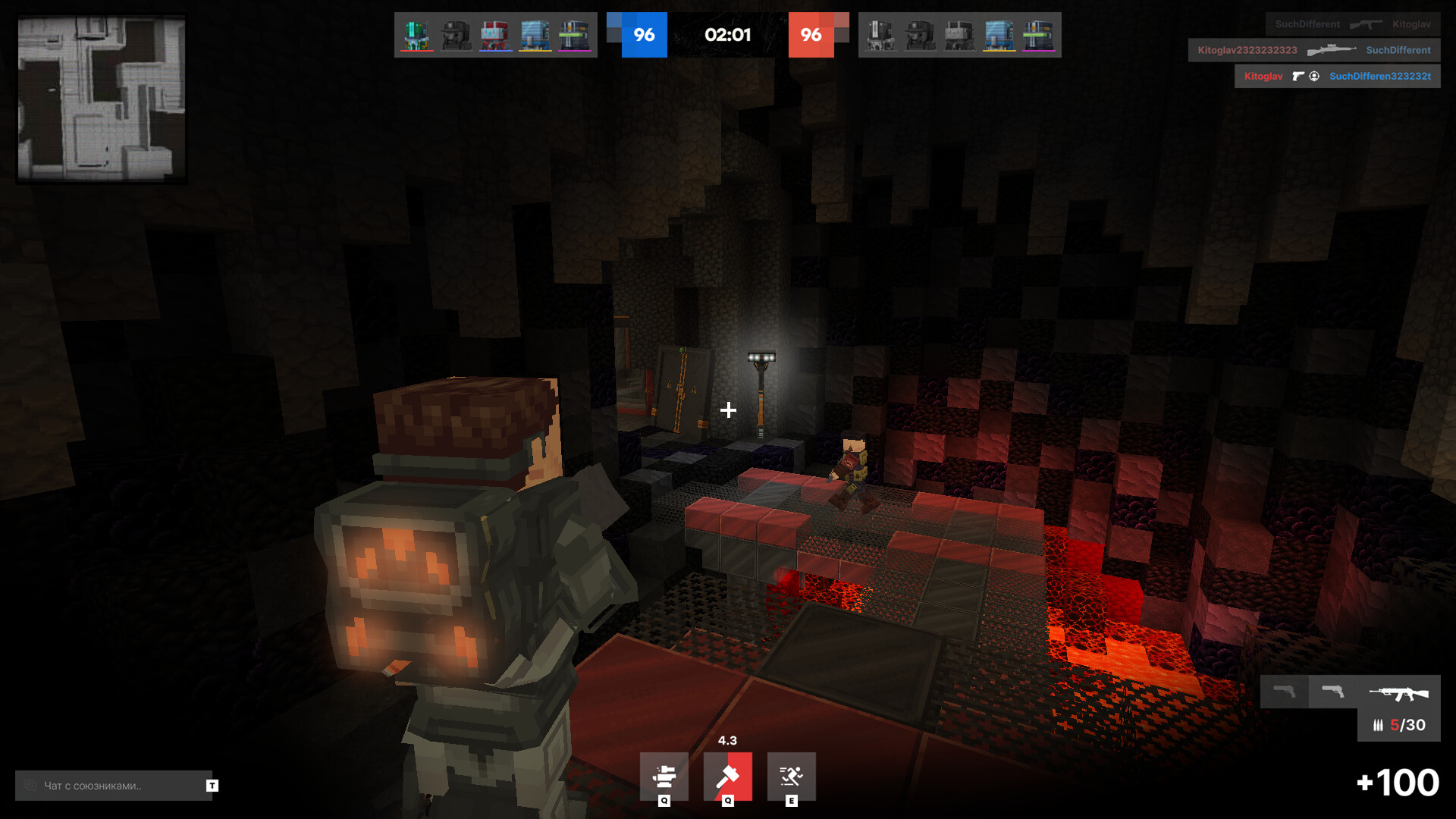Click the headshot icon in the killfeed
This screenshot has height=819, width=1456.
(x=1314, y=77)
